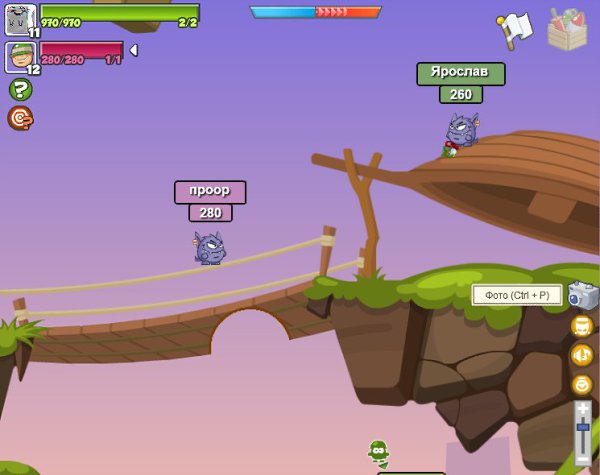Select the gray monster team portrait
This screenshot has height=475, width=600.
(20, 19)
